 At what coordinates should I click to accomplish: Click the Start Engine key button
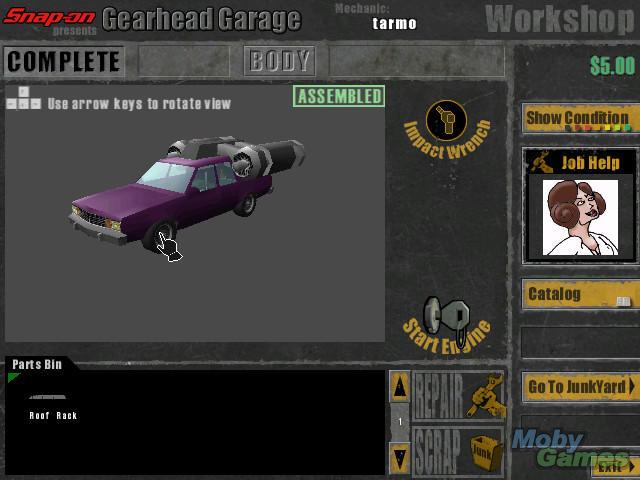pyautogui.click(x=446, y=320)
